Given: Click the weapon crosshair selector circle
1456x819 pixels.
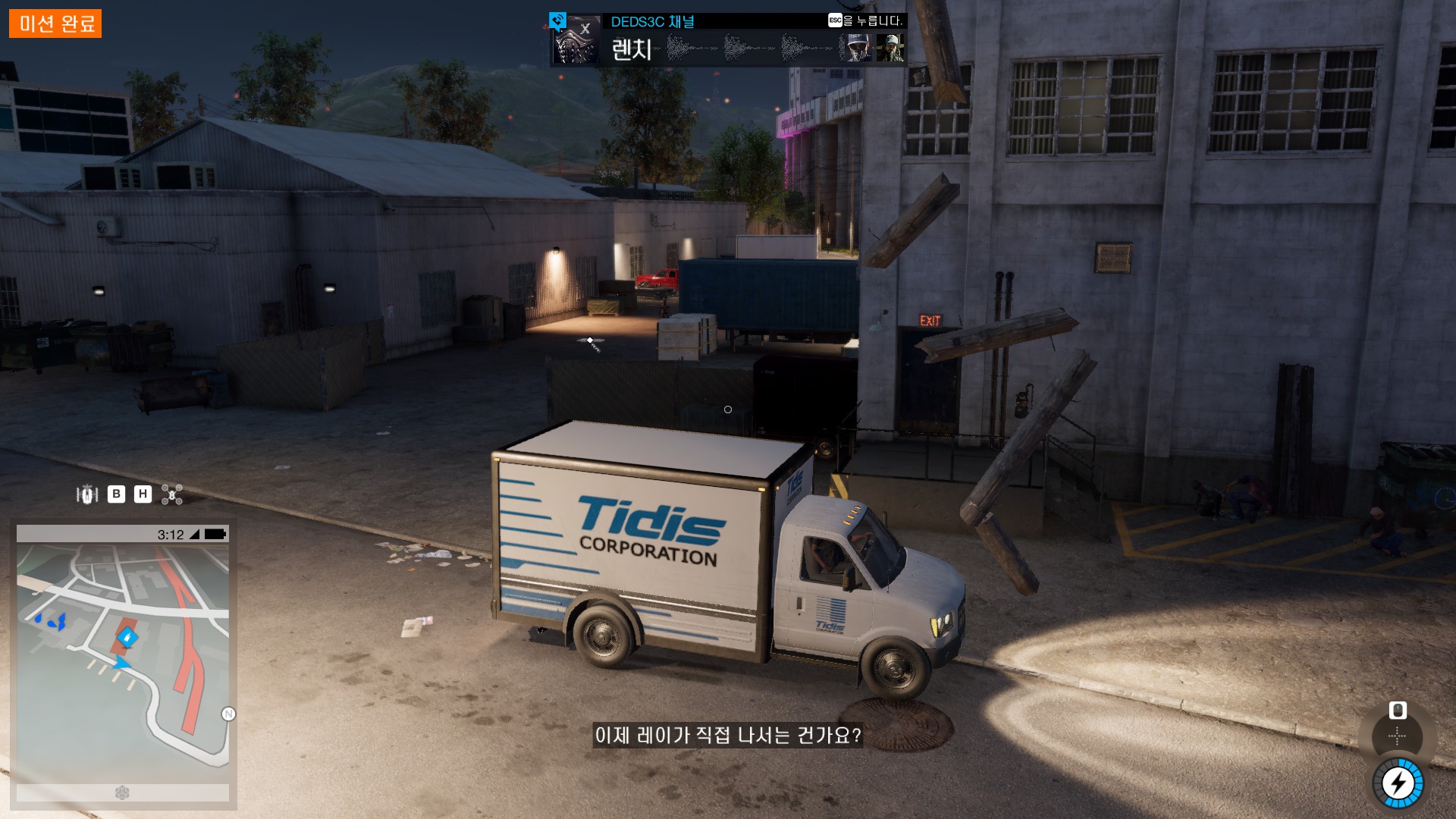Looking at the screenshot, I should (x=1397, y=736).
